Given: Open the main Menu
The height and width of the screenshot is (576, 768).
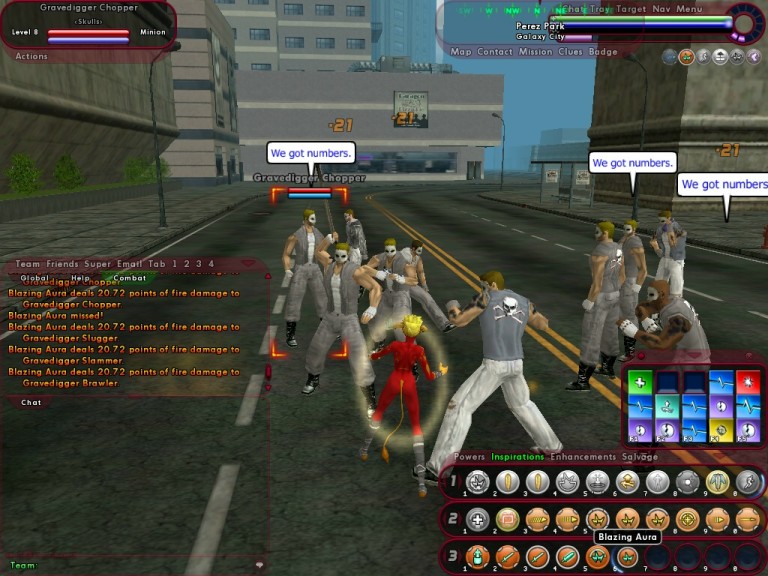Looking at the screenshot, I should click(689, 9).
